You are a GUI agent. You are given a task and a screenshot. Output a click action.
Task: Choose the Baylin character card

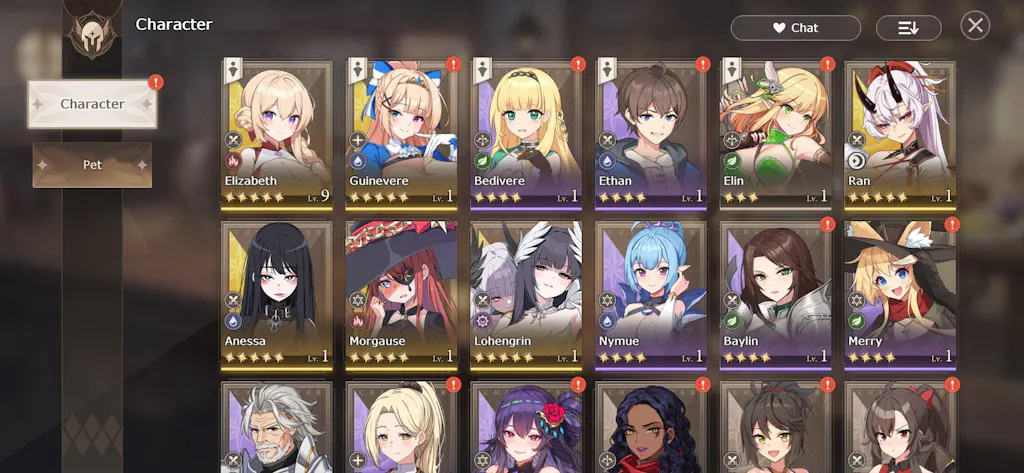tap(775, 294)
